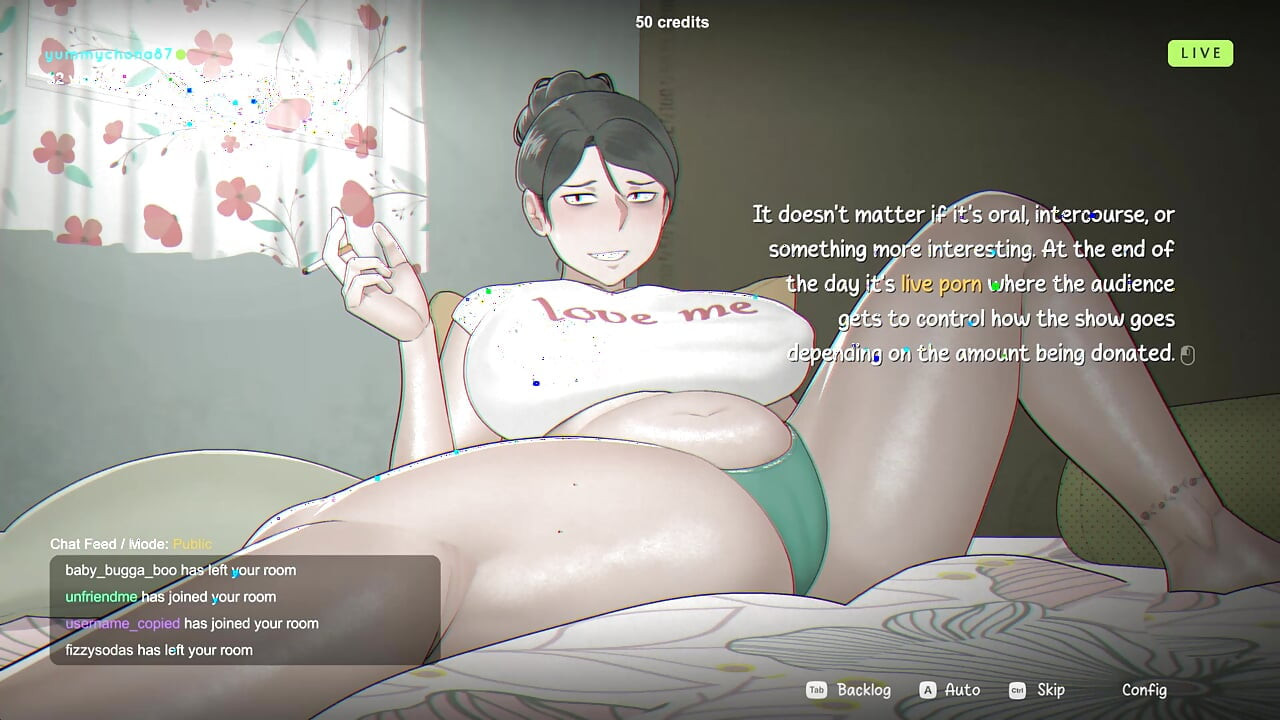Click the highlighted 'live porn' text
The width and height of the screenshot is (1280, 720).
click(x=940, y=283)
